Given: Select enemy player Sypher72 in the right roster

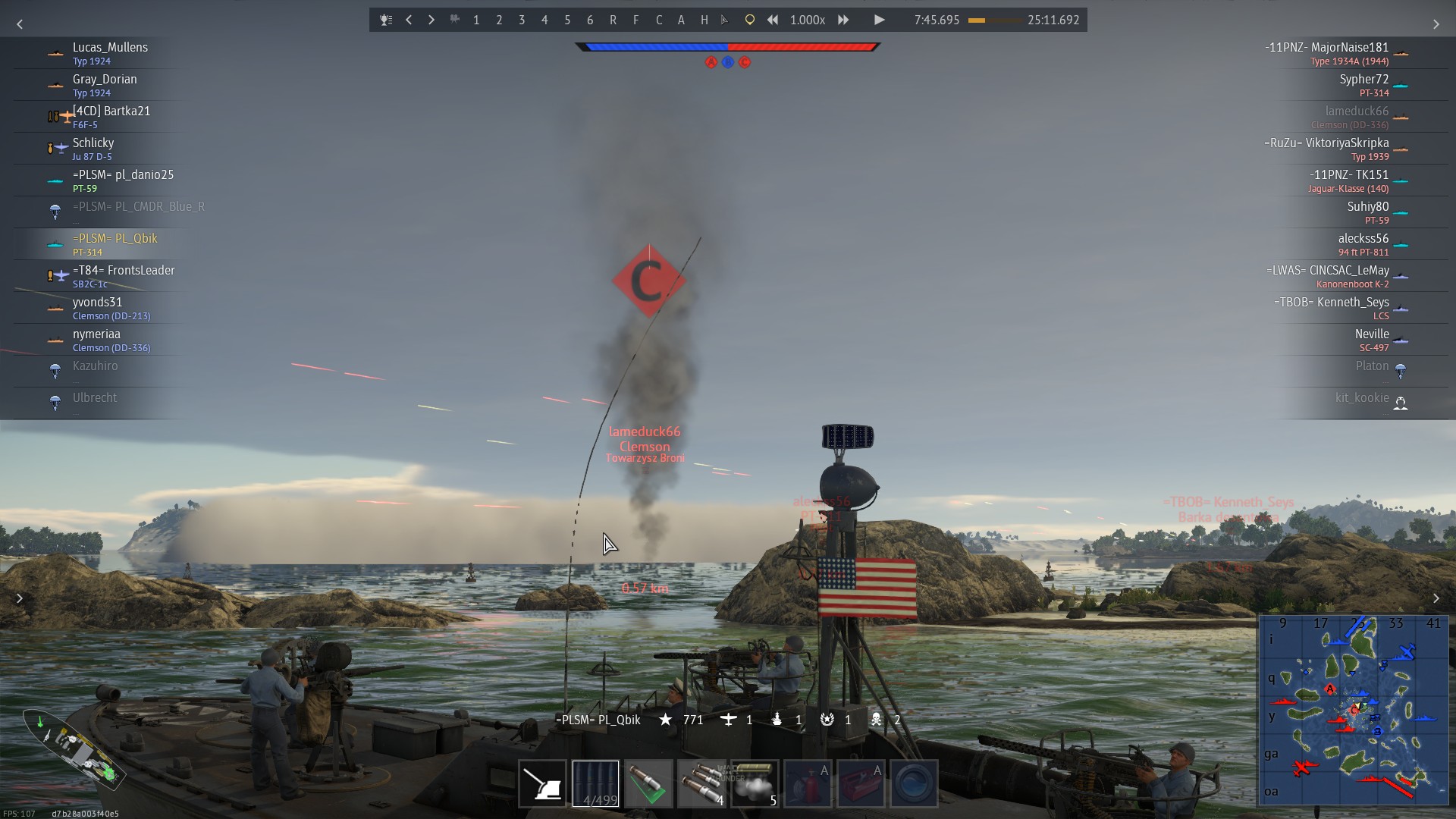Looking at the screenshot, I should 1363,80.
